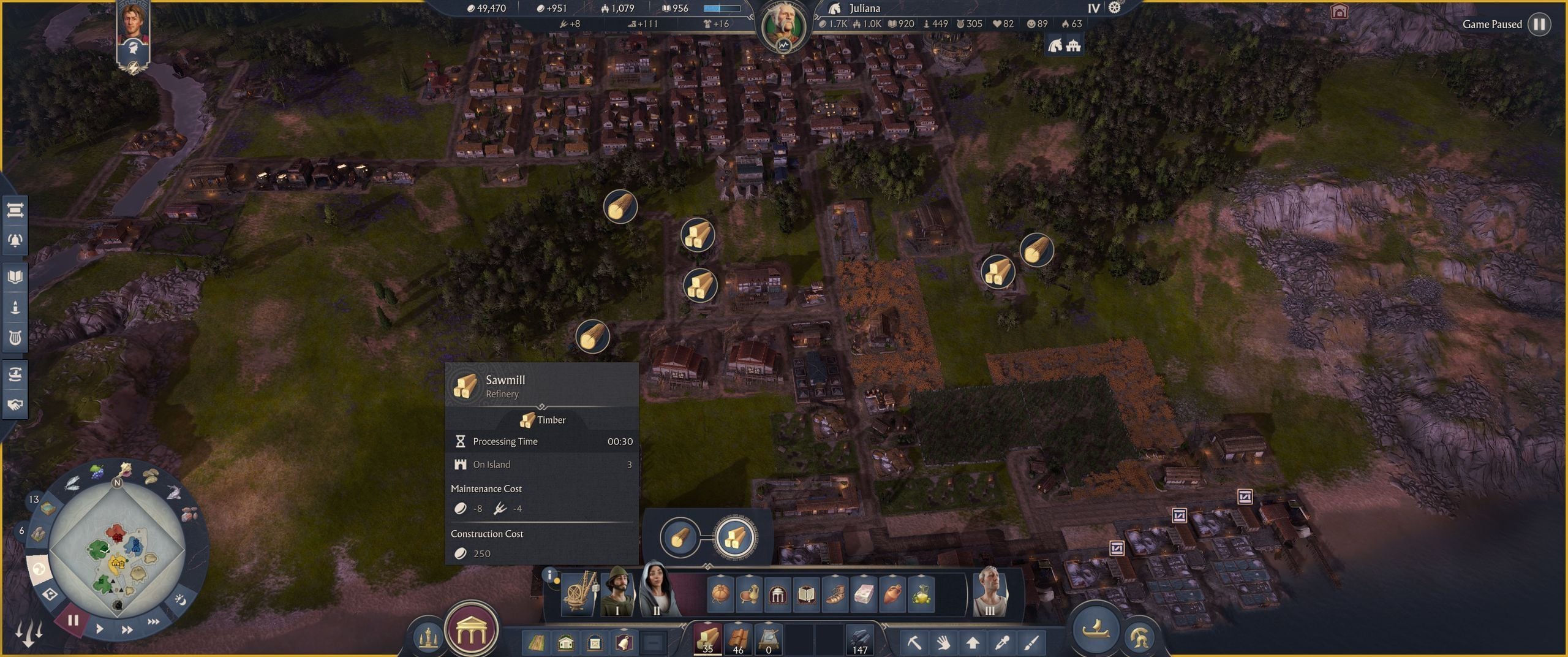Set game speed to normal play

[x=99, y=628]
